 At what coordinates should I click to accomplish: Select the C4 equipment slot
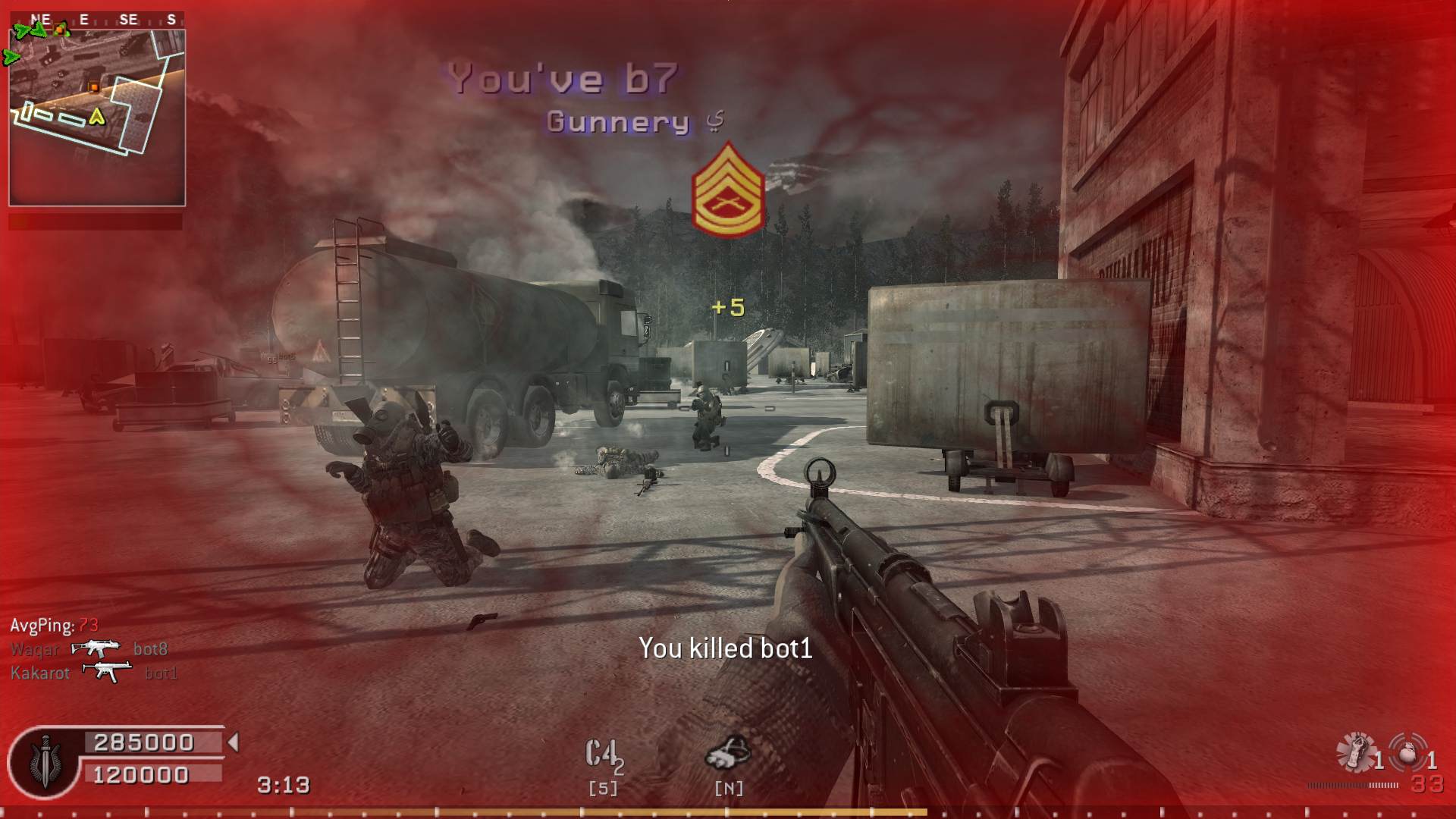tap(603, 755)
